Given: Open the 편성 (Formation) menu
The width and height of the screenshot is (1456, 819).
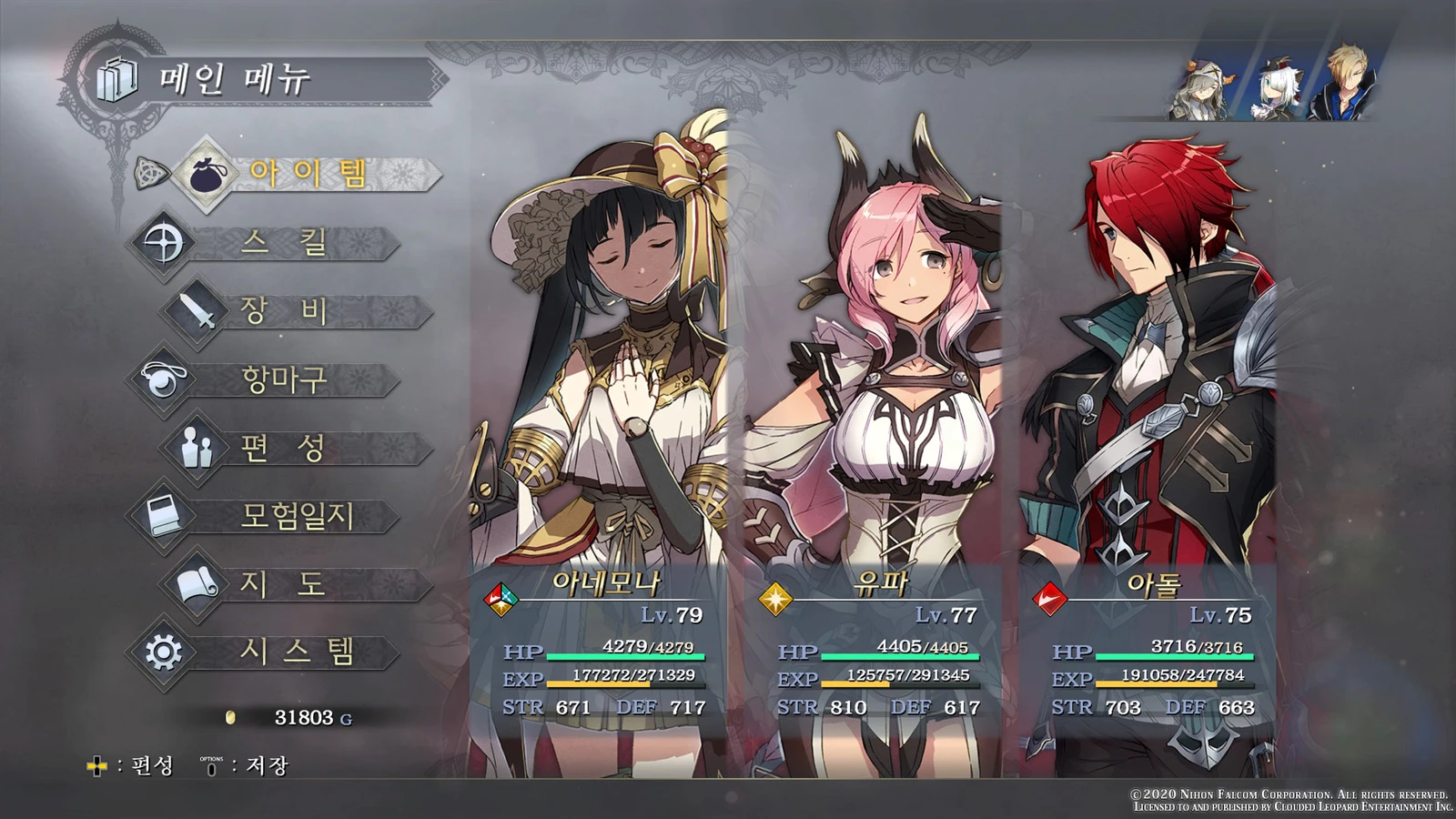Looking at the screenshot, I should [x=284, y=448].
